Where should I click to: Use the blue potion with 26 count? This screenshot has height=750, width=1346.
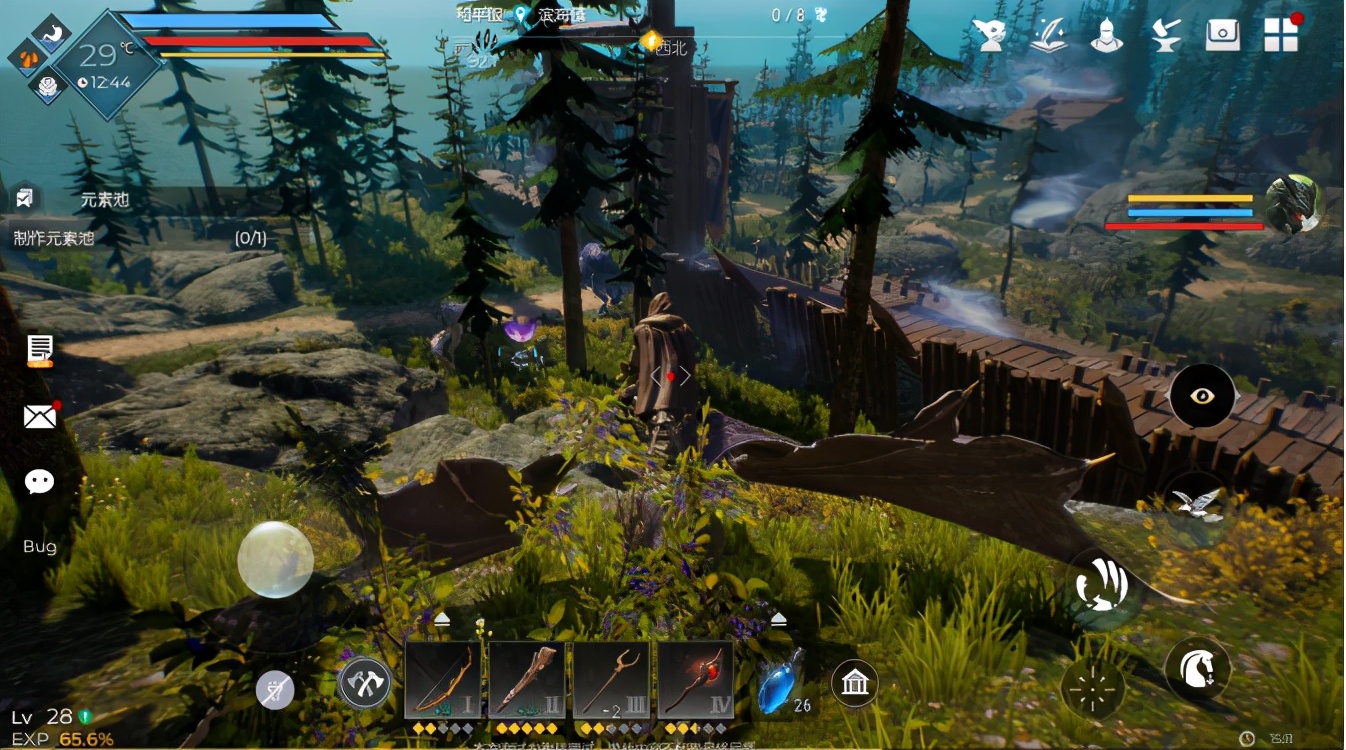coord(778,683)
